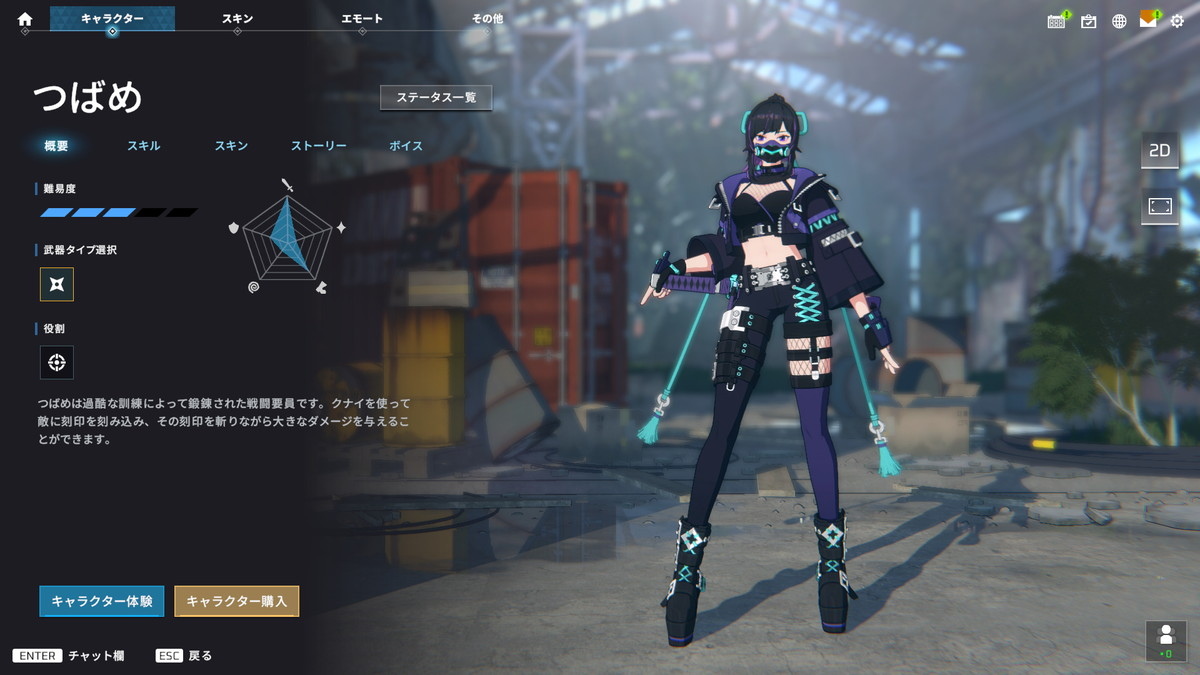Show the スキル sub-tab
The image size is (1200, 675).
(x=144, y=146)
